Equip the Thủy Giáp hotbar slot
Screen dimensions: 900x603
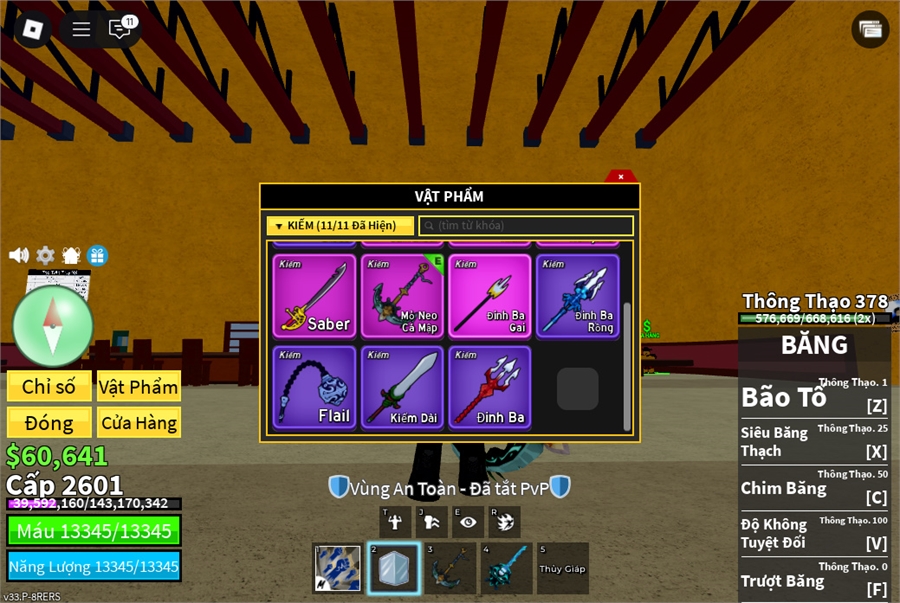[561, 569]
